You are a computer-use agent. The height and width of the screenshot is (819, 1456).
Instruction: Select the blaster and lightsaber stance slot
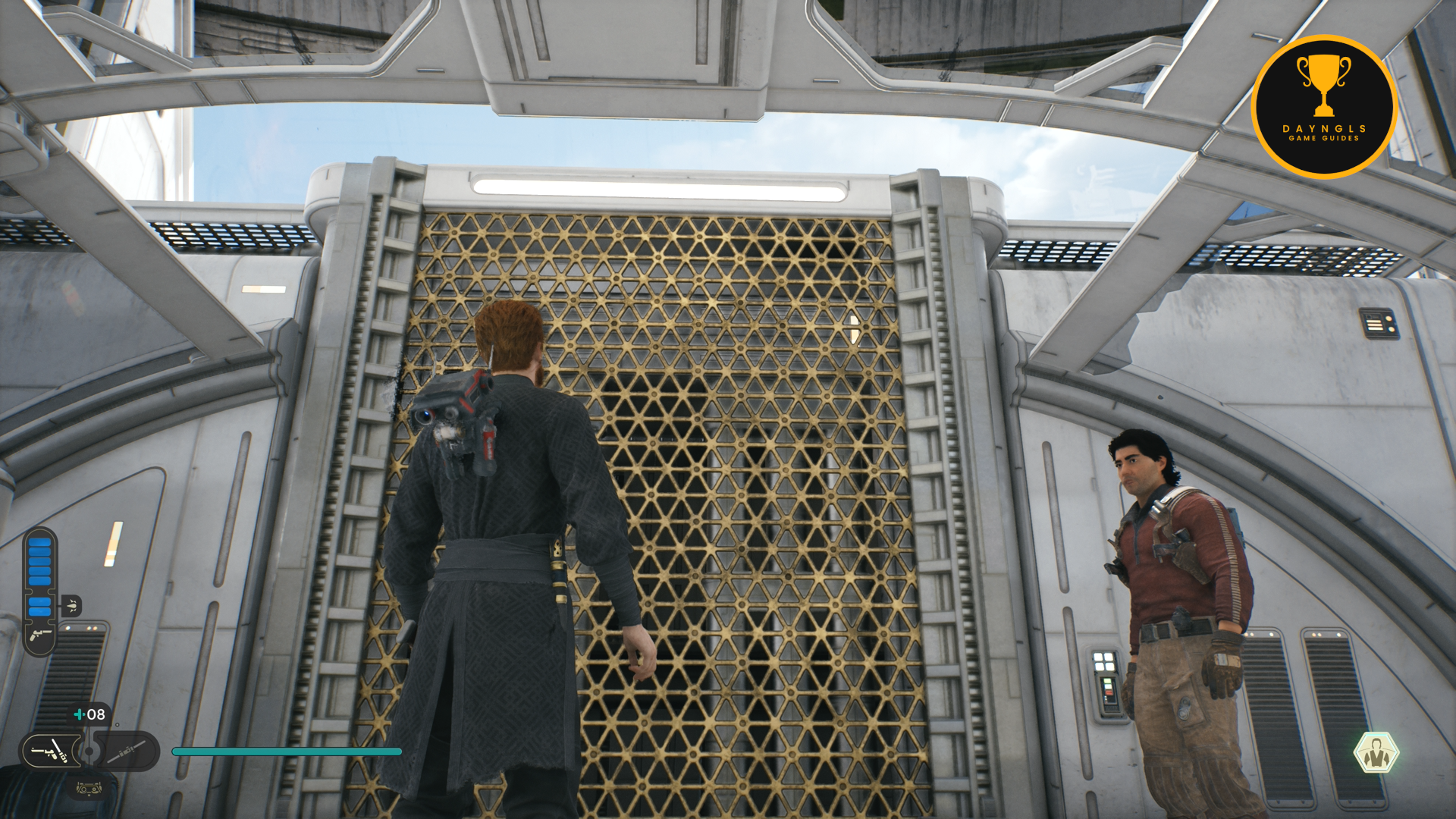(x=49, y=752)
